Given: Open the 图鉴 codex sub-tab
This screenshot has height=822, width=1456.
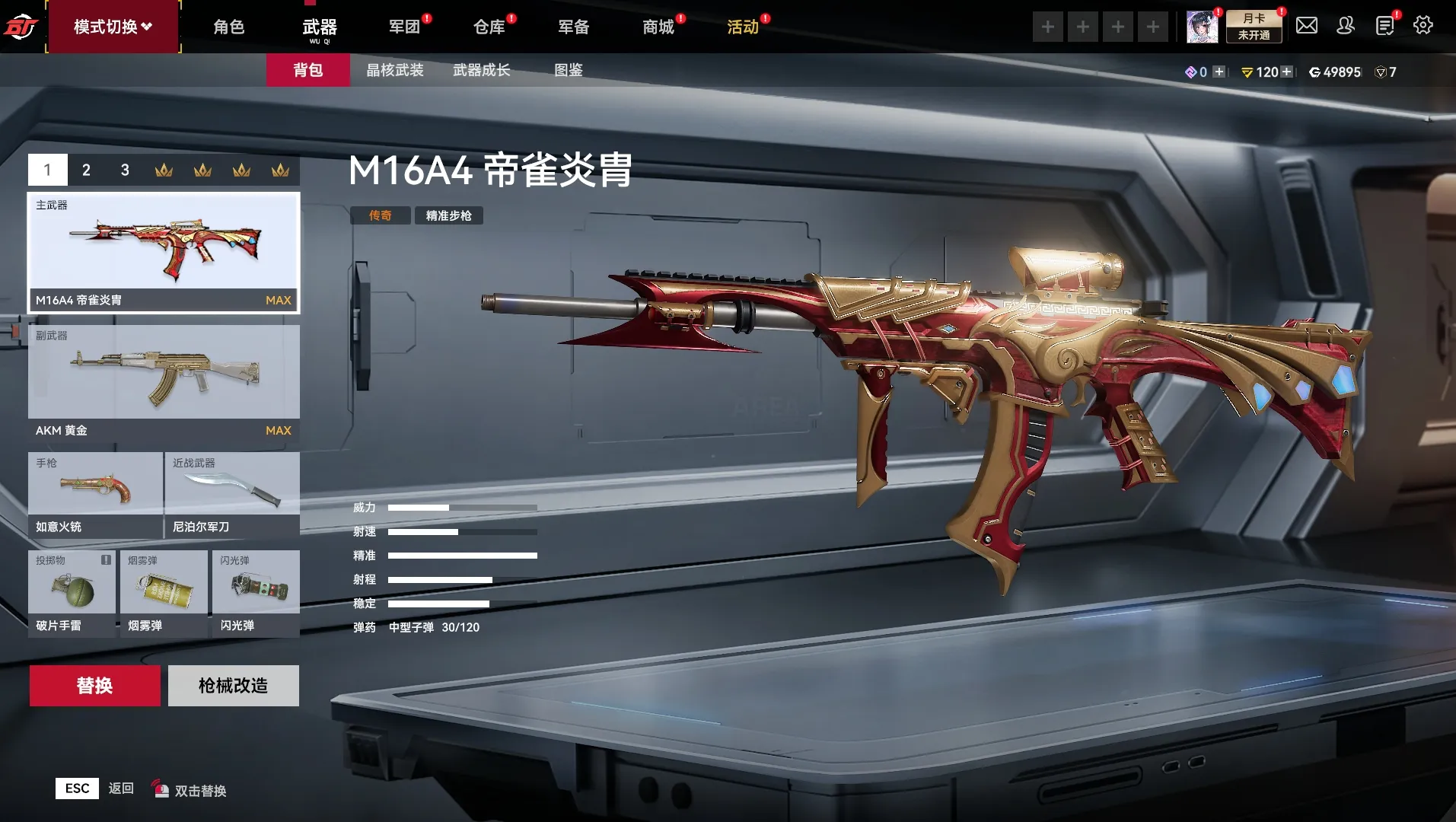Looking at the screenshot, I should (x=568, y=70).
